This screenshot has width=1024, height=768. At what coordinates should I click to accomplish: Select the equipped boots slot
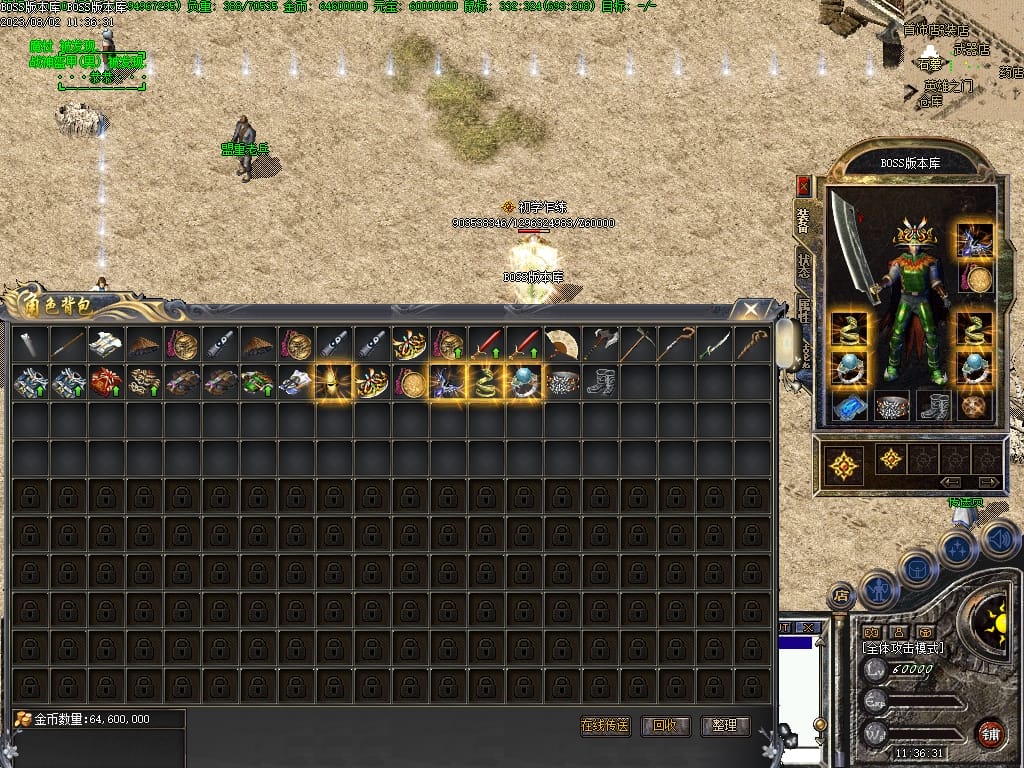pyautogui.click(x=933, y=406)
